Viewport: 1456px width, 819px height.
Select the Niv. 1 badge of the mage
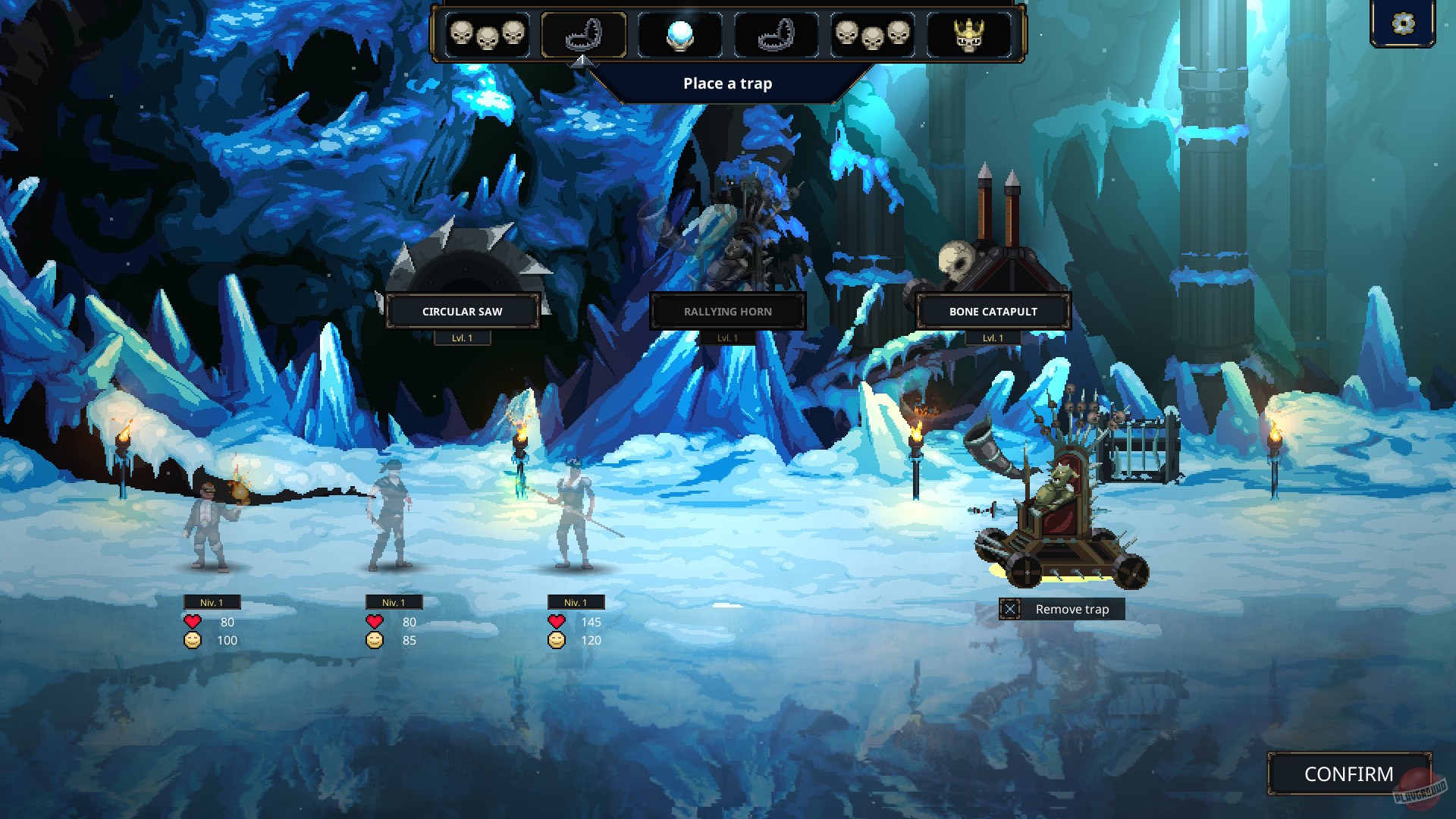(x=213, y=601)
